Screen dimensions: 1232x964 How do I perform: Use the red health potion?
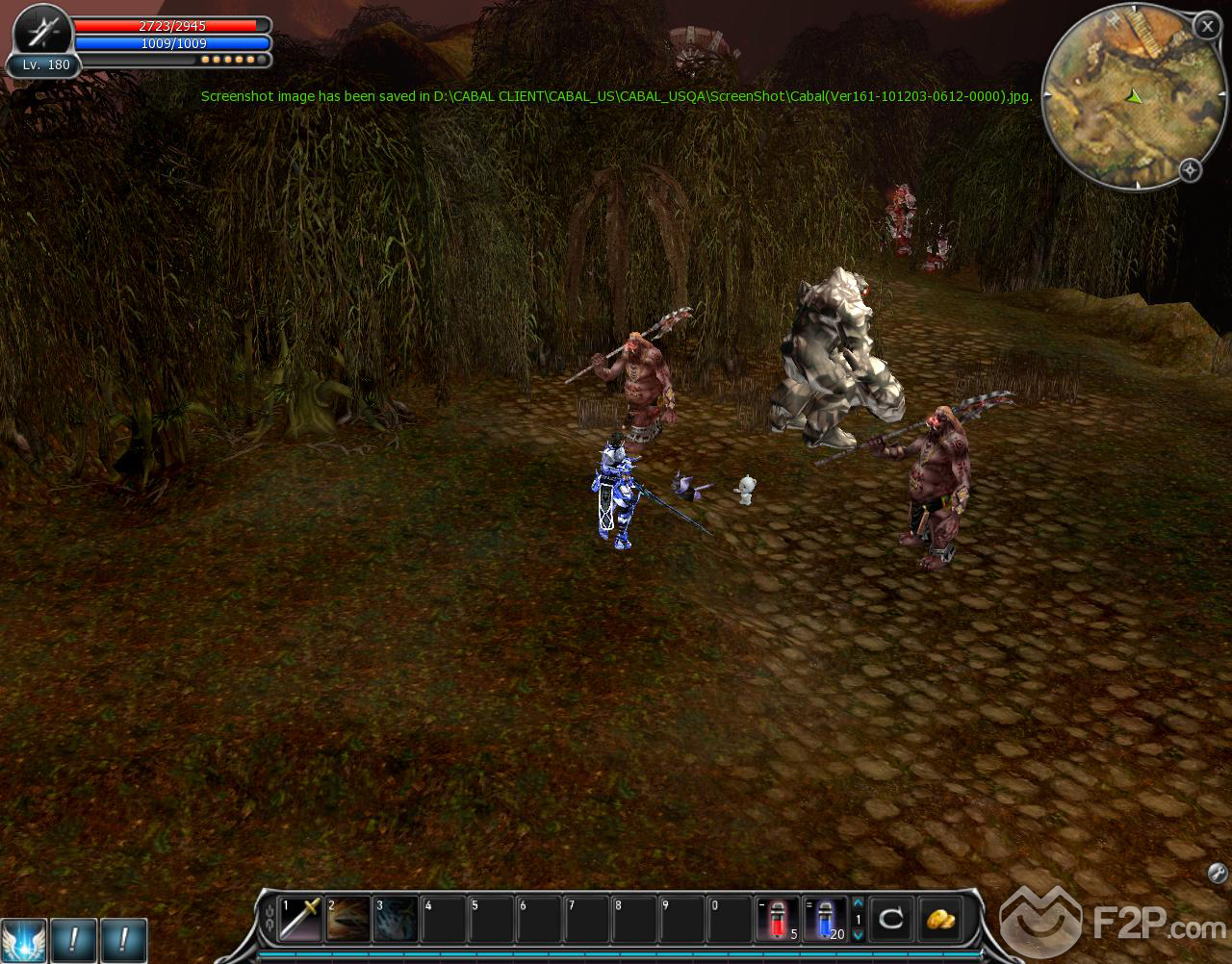pos(777,918)
